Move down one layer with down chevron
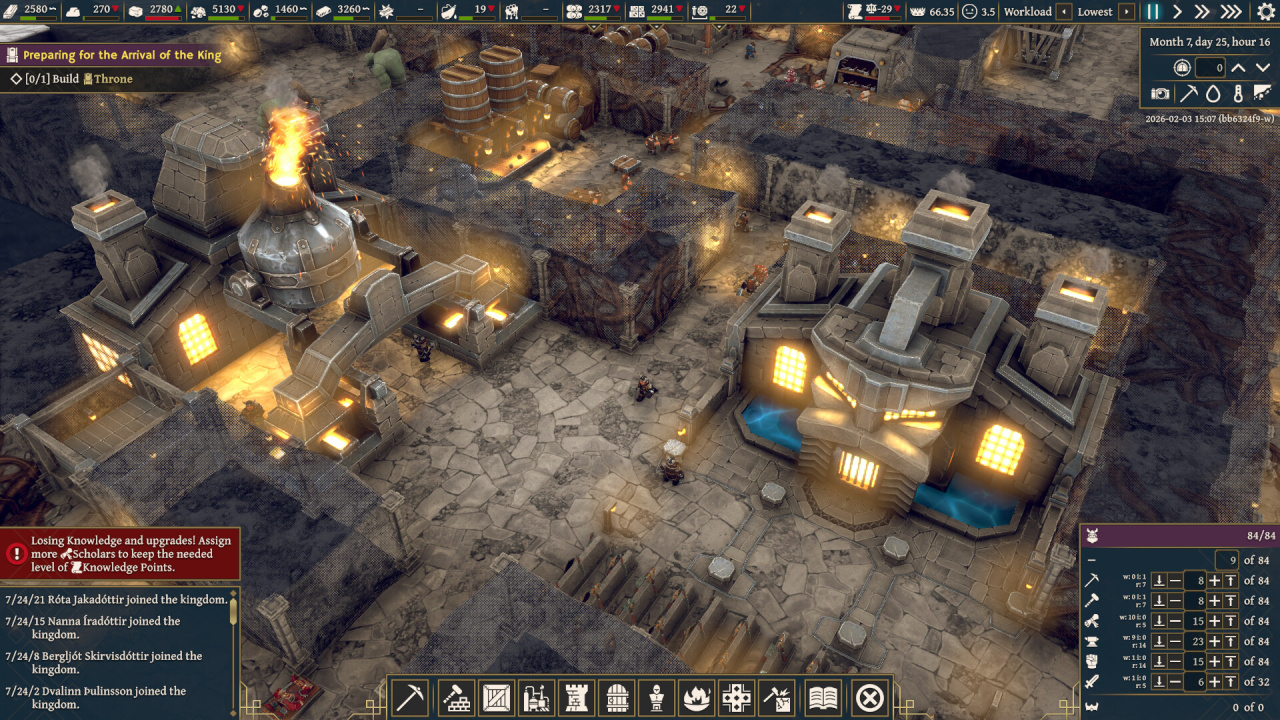 [1263, 68]
